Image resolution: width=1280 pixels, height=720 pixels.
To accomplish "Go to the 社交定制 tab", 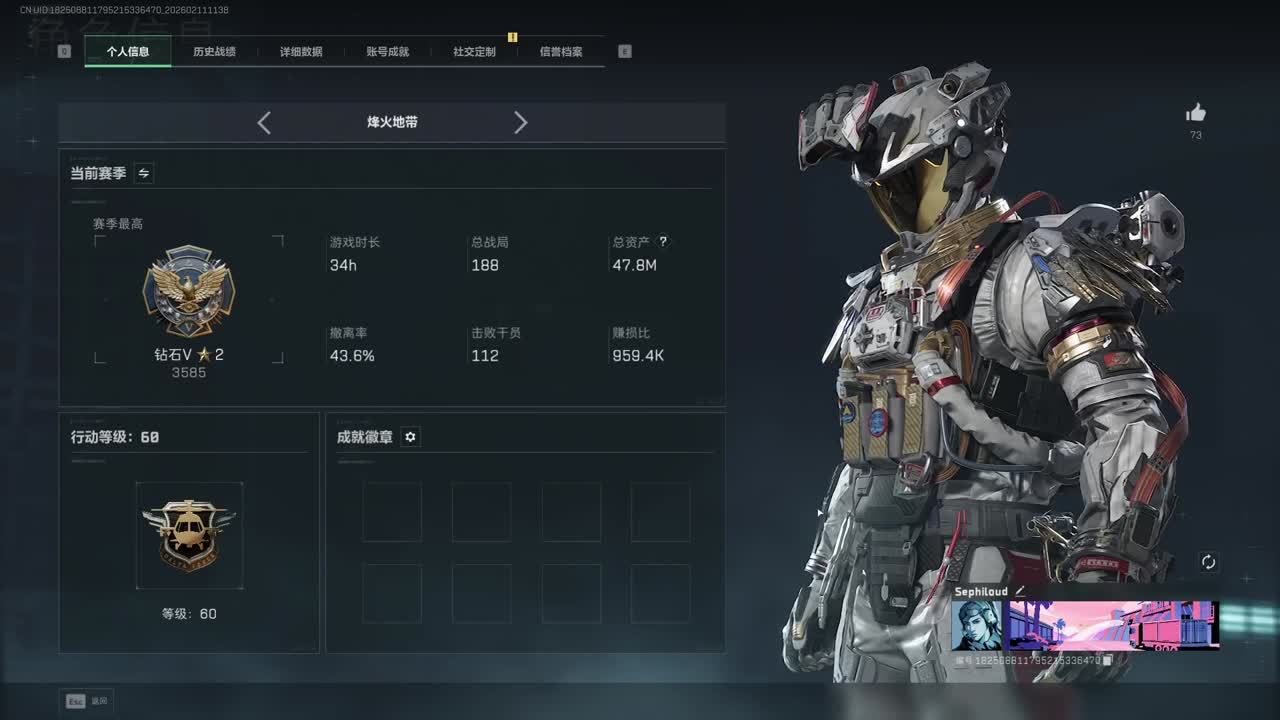I will point(474,51).
